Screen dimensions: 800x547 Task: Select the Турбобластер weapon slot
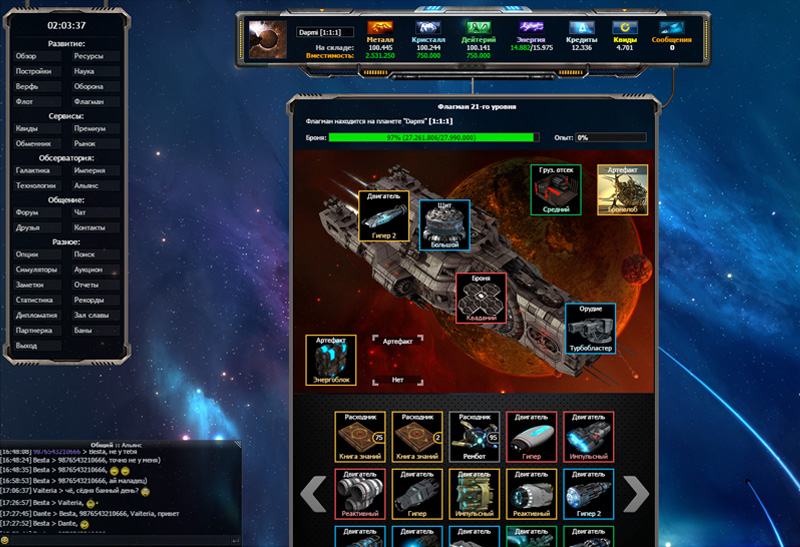click(x=590, y=328)
